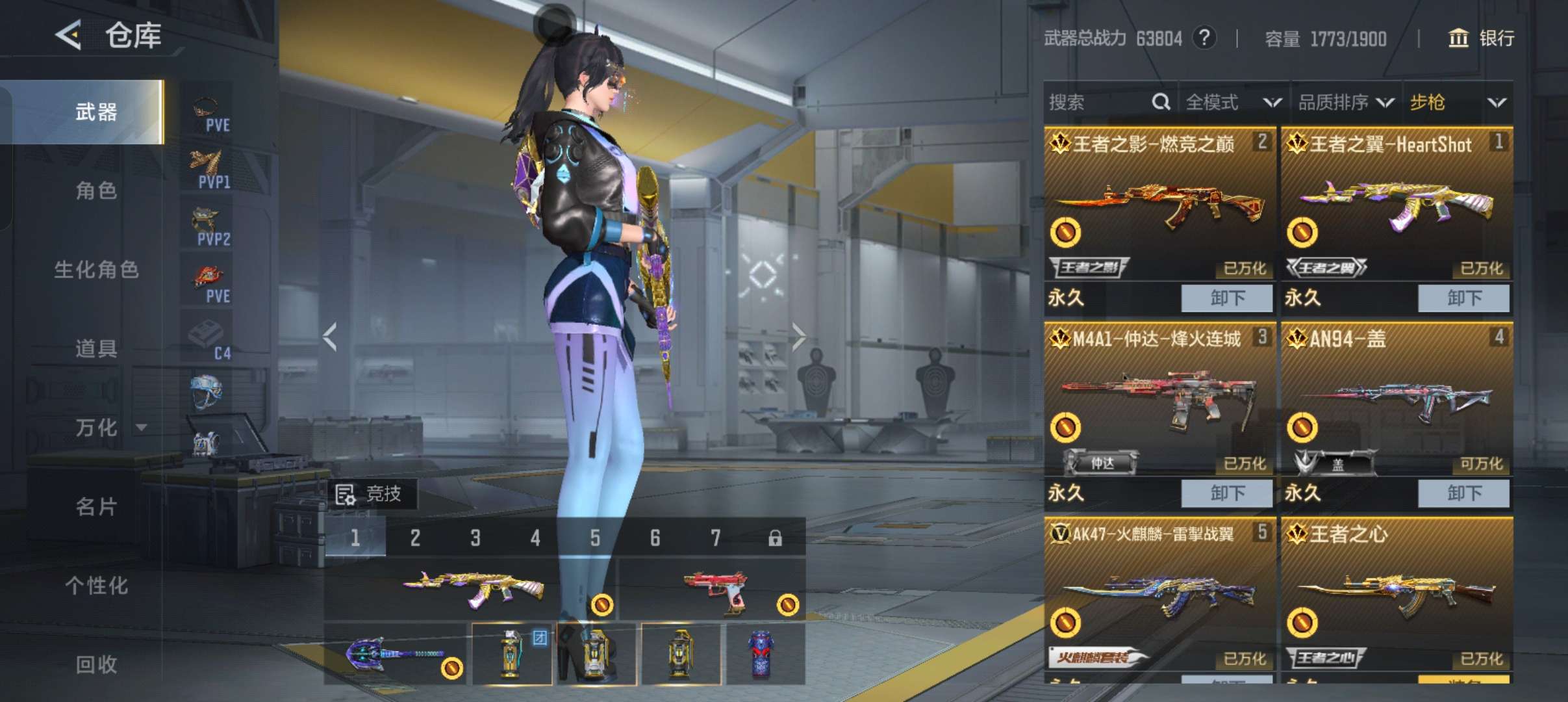
Task: Open the 回收 section
Action: click(96, 664)
